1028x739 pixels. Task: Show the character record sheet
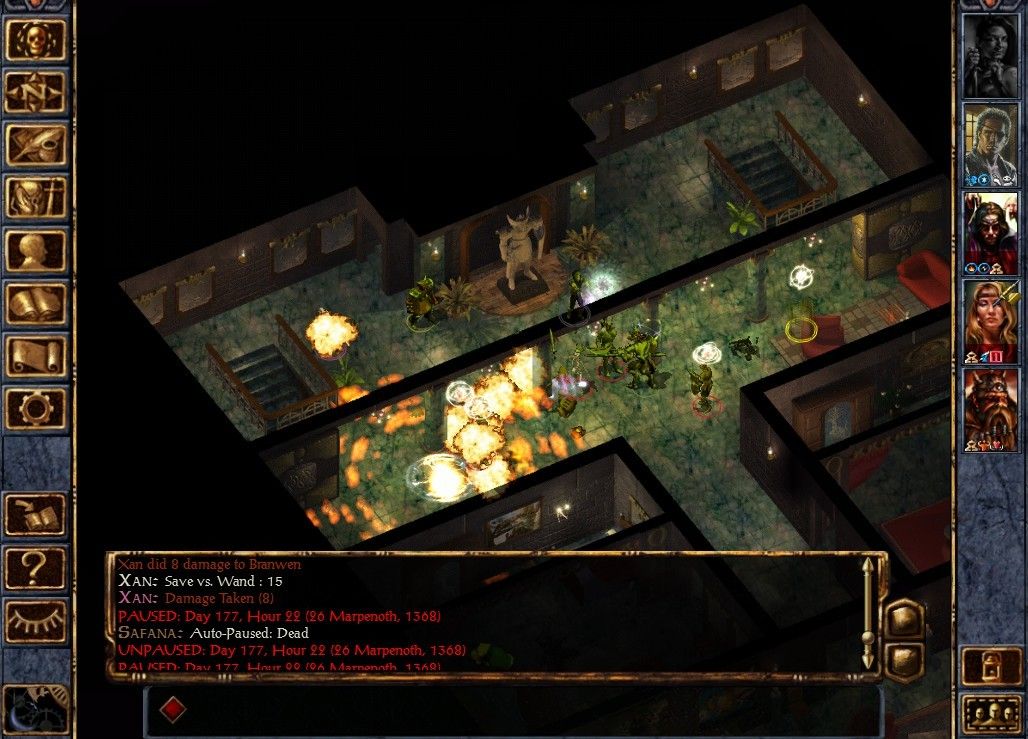36,250
